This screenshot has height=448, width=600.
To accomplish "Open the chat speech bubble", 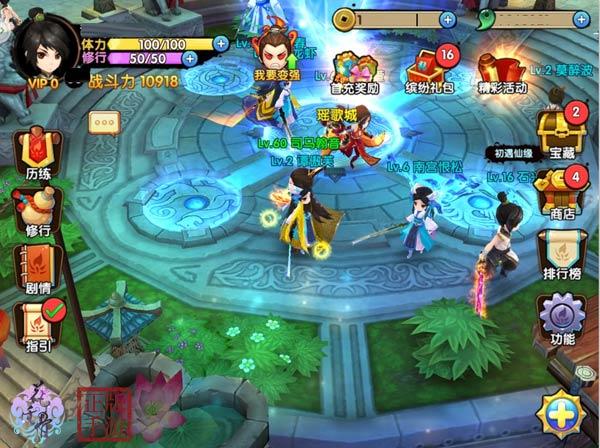I will click(104, 122).
